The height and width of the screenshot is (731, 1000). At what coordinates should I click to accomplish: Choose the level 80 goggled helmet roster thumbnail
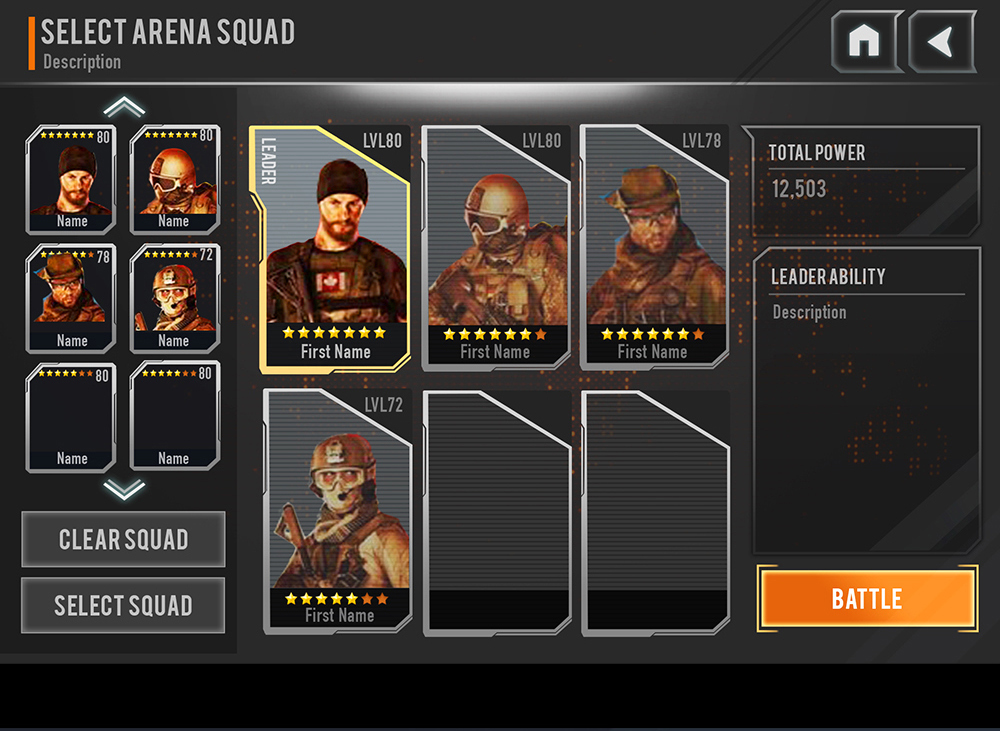(174, 180)
